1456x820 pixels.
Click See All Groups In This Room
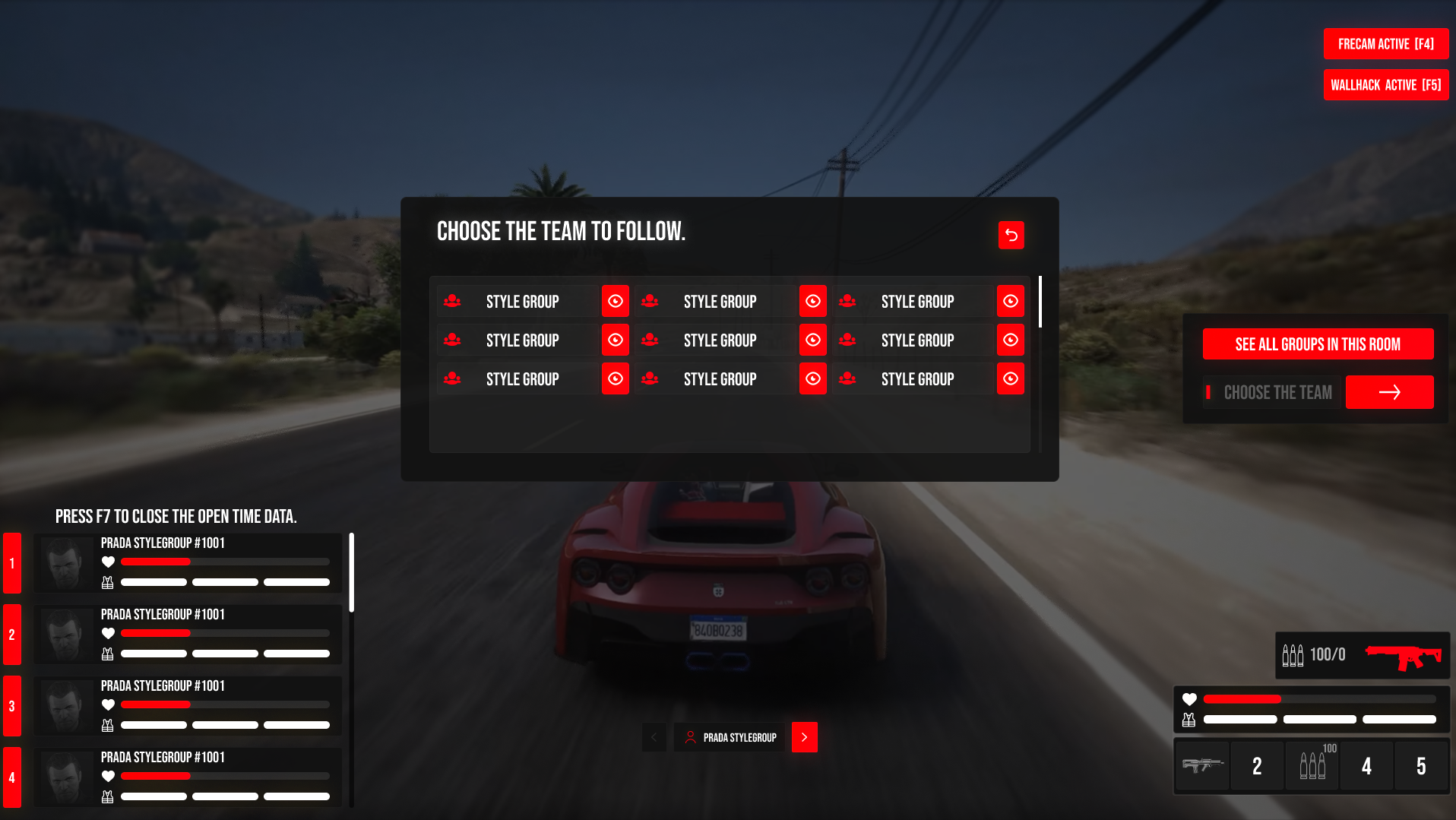point(1318,344)
